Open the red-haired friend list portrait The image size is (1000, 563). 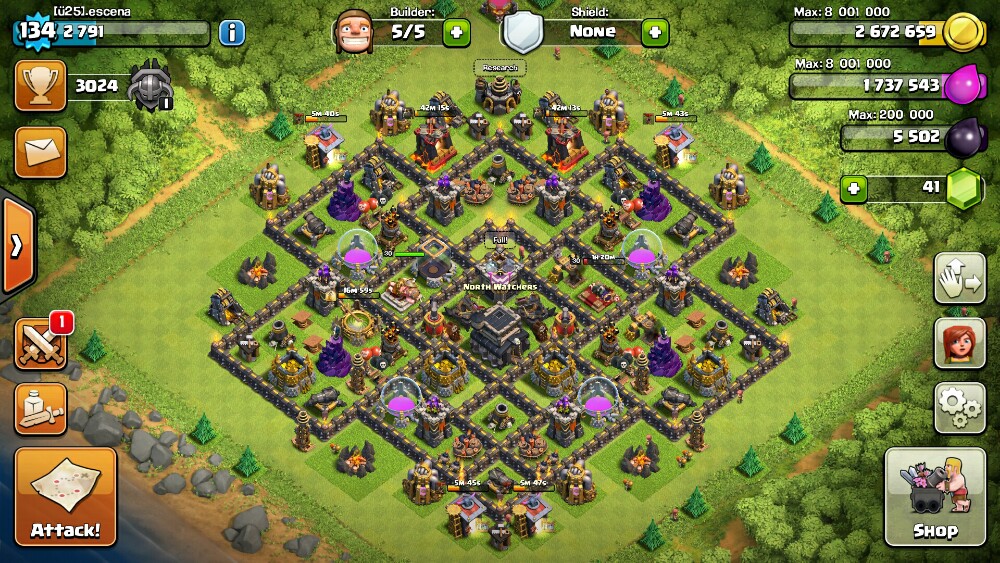pos(959,343)
